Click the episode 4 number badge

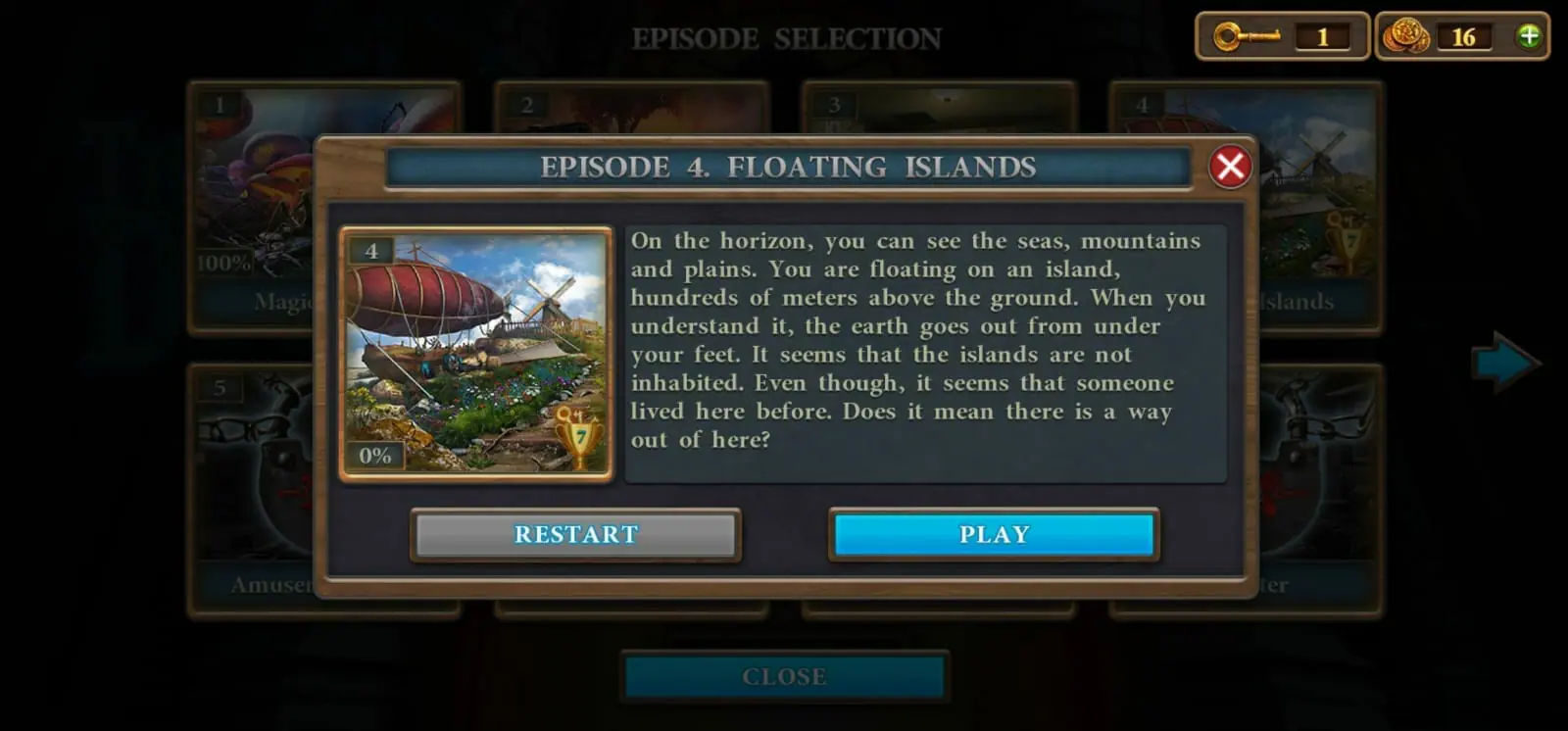[370, 252]
